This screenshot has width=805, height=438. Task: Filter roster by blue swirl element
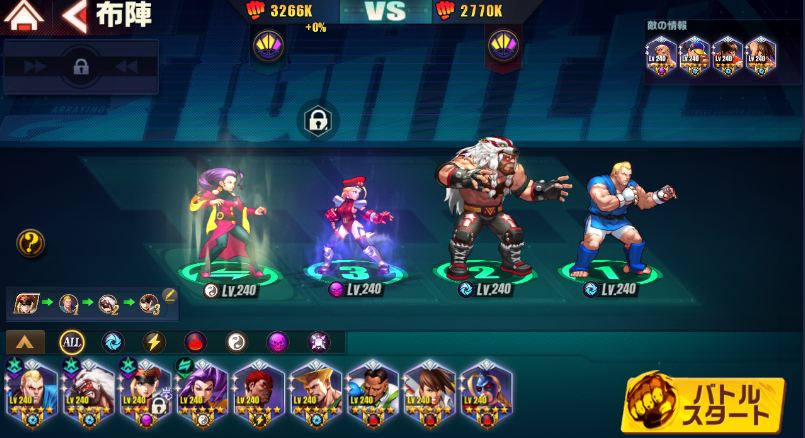[x=112, y=342]
